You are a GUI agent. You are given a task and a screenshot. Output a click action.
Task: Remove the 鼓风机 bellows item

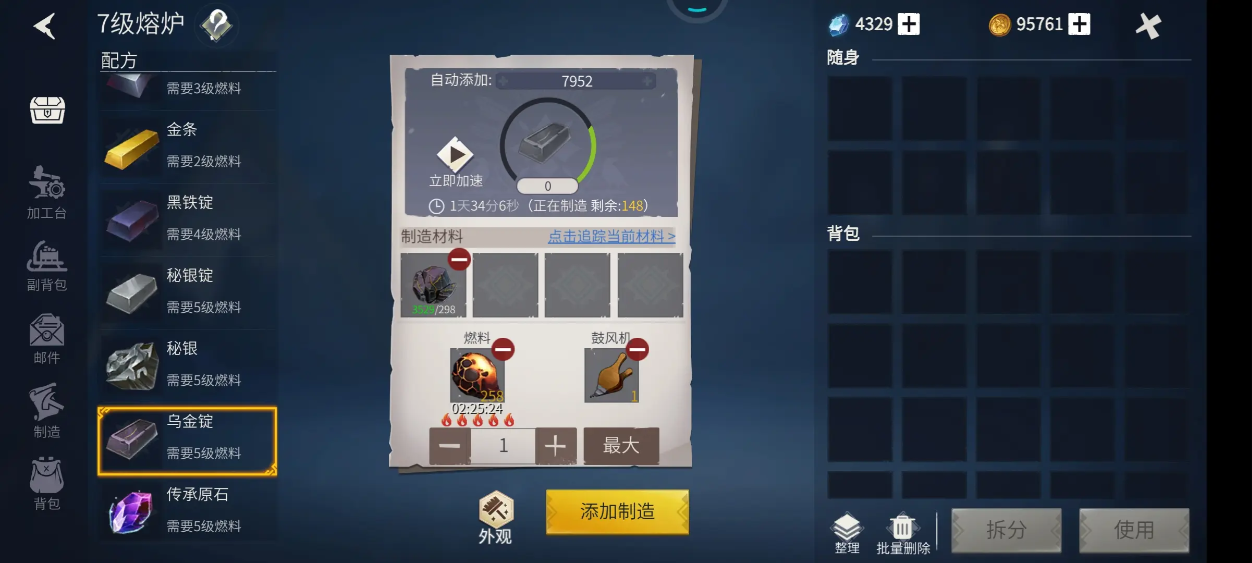(637, 349)
